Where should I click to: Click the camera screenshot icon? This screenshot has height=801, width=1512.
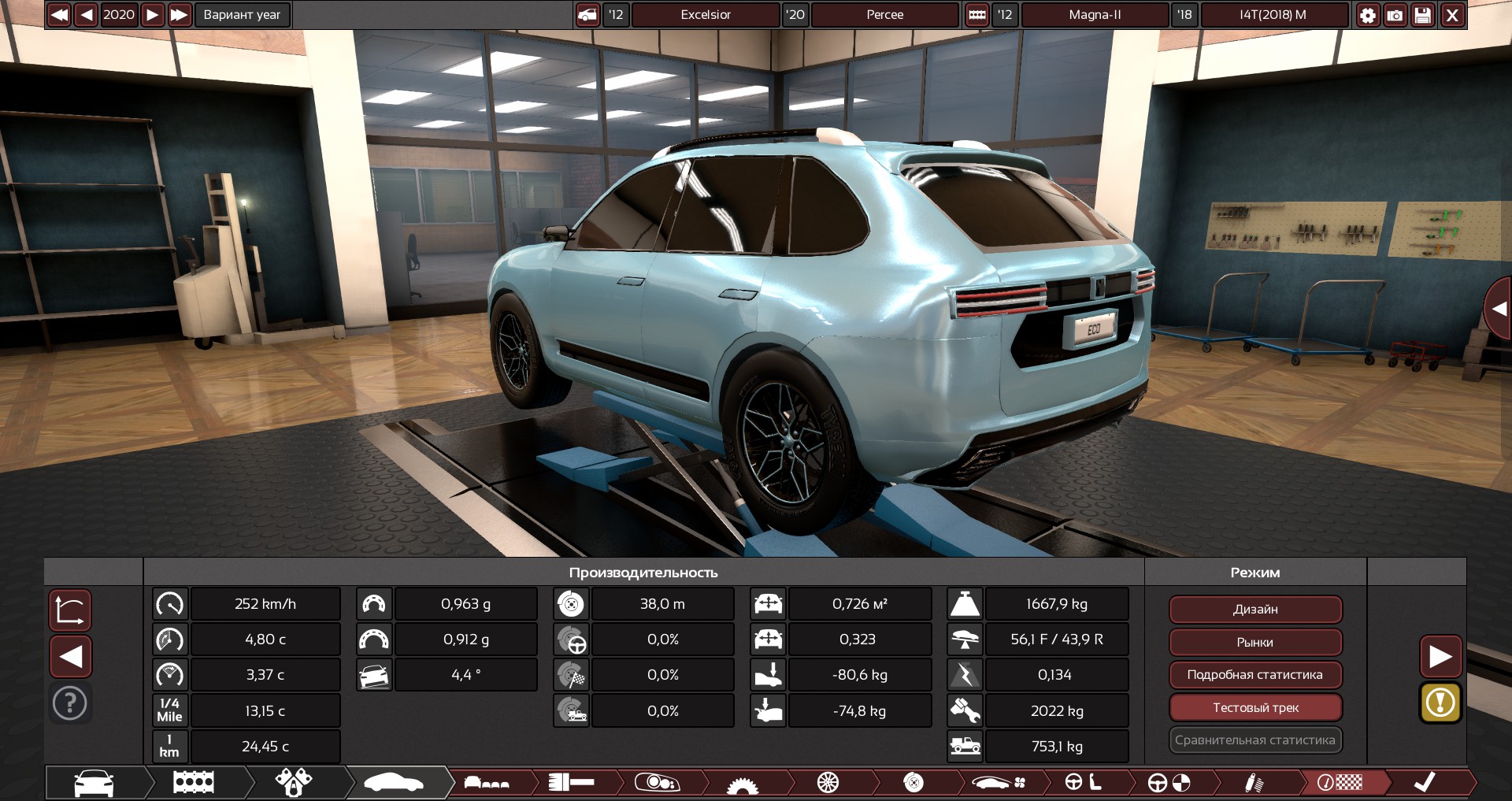click(x=1395, y=14)
